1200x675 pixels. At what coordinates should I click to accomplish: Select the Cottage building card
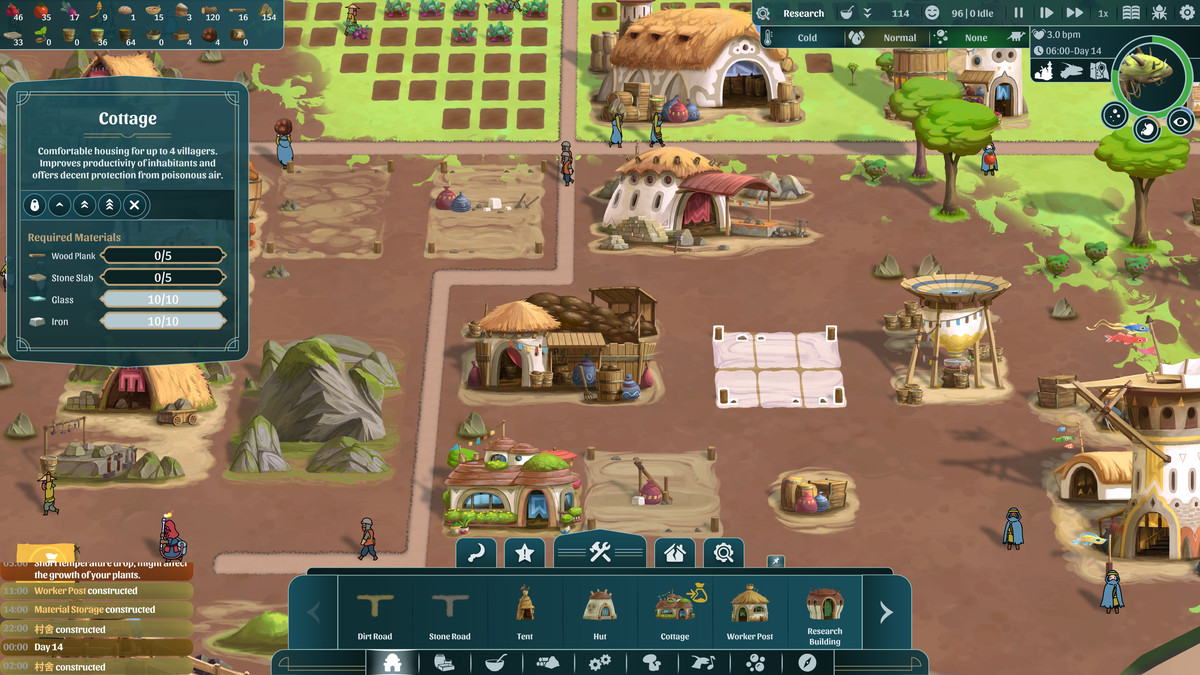point(675,611)
